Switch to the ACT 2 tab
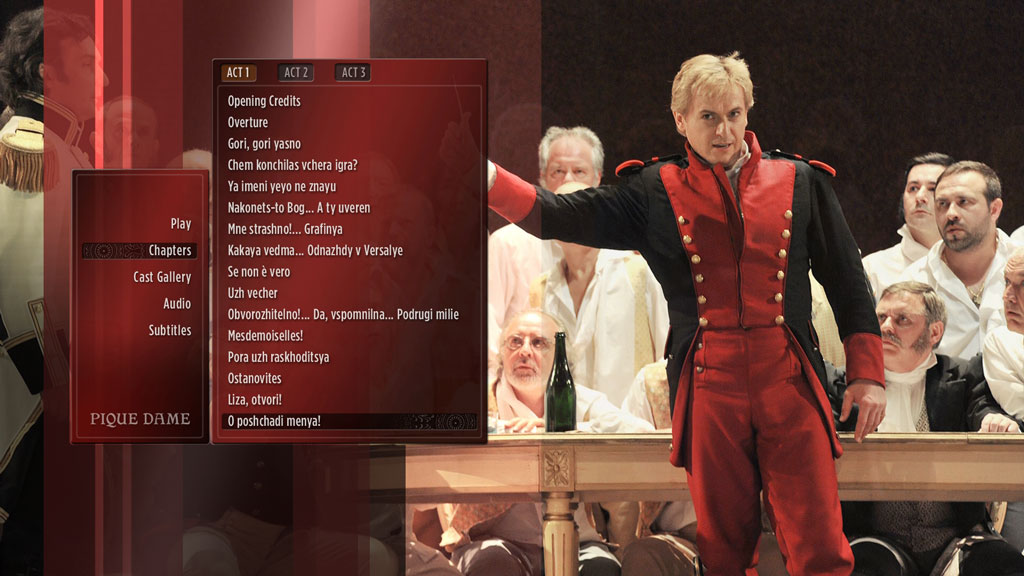1024x576 pixels. (x=296, y=73)
